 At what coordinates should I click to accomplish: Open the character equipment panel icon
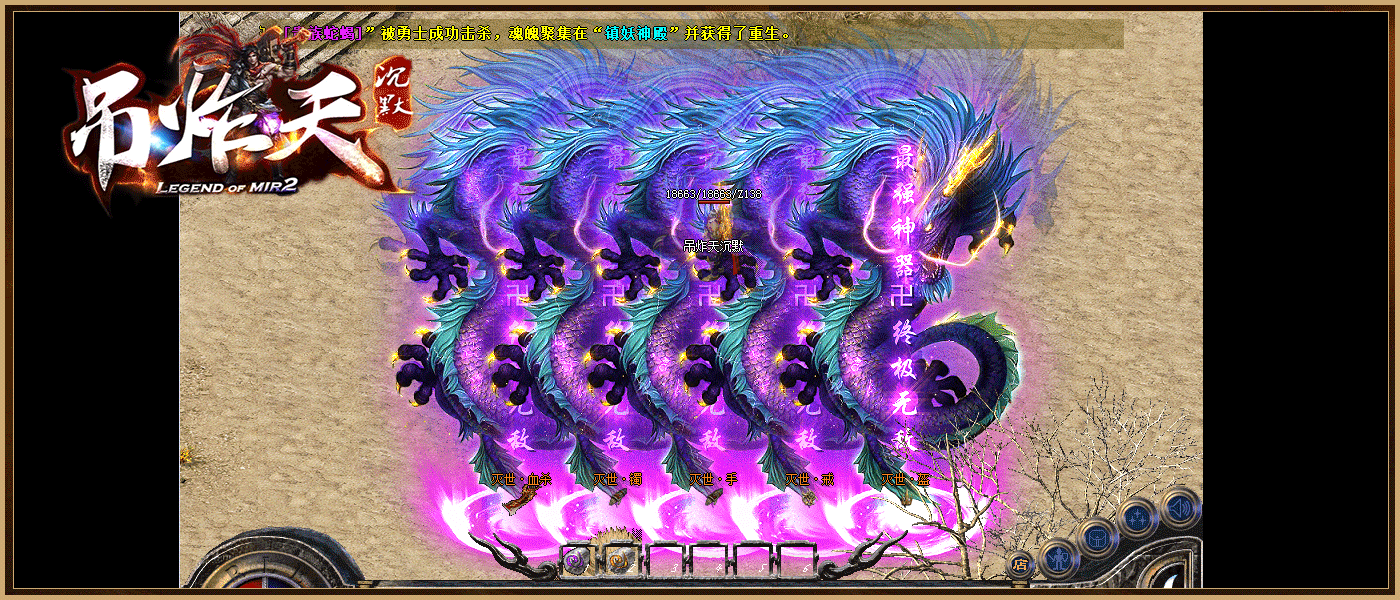point(1058,557)
